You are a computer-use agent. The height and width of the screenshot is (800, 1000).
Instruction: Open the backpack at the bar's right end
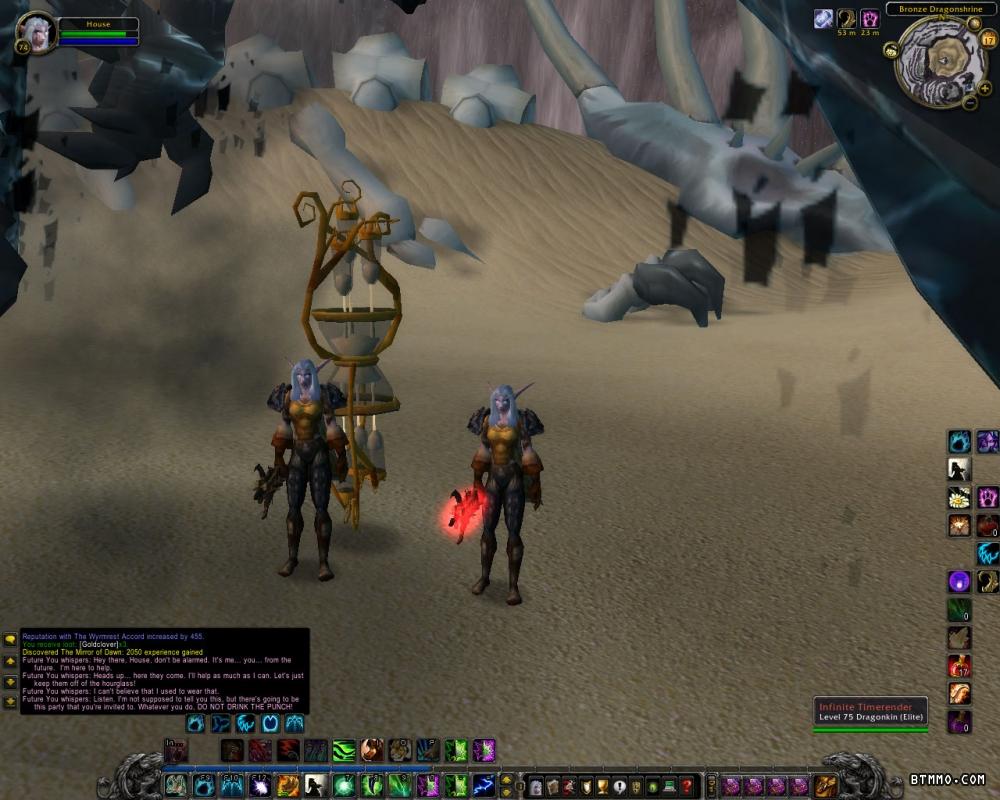[826, 786]
